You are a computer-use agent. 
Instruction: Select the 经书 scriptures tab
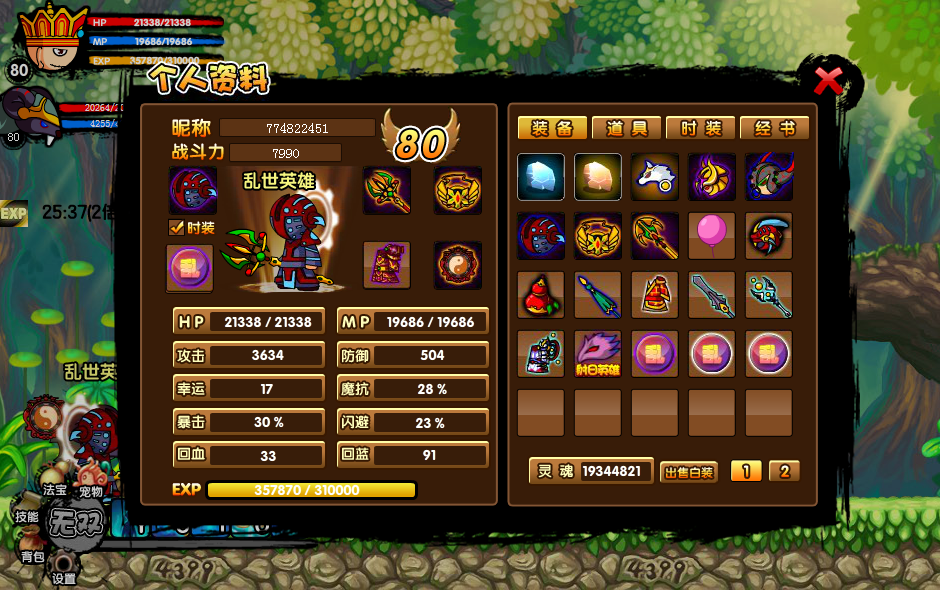tap(774, 128)
